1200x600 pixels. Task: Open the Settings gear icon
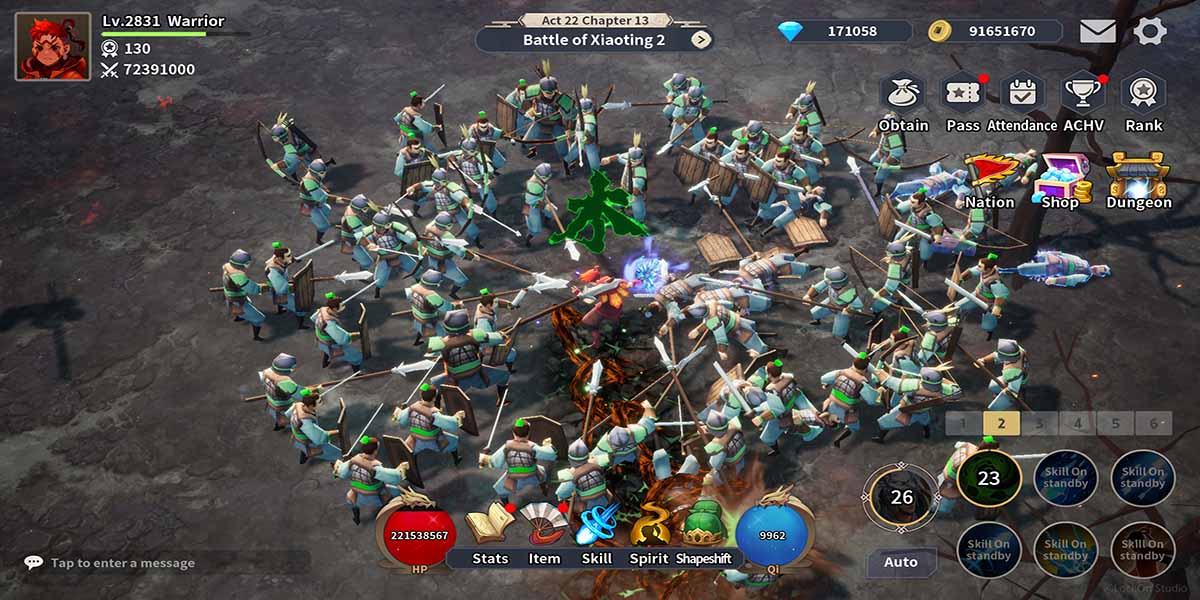click(1150, 31)
